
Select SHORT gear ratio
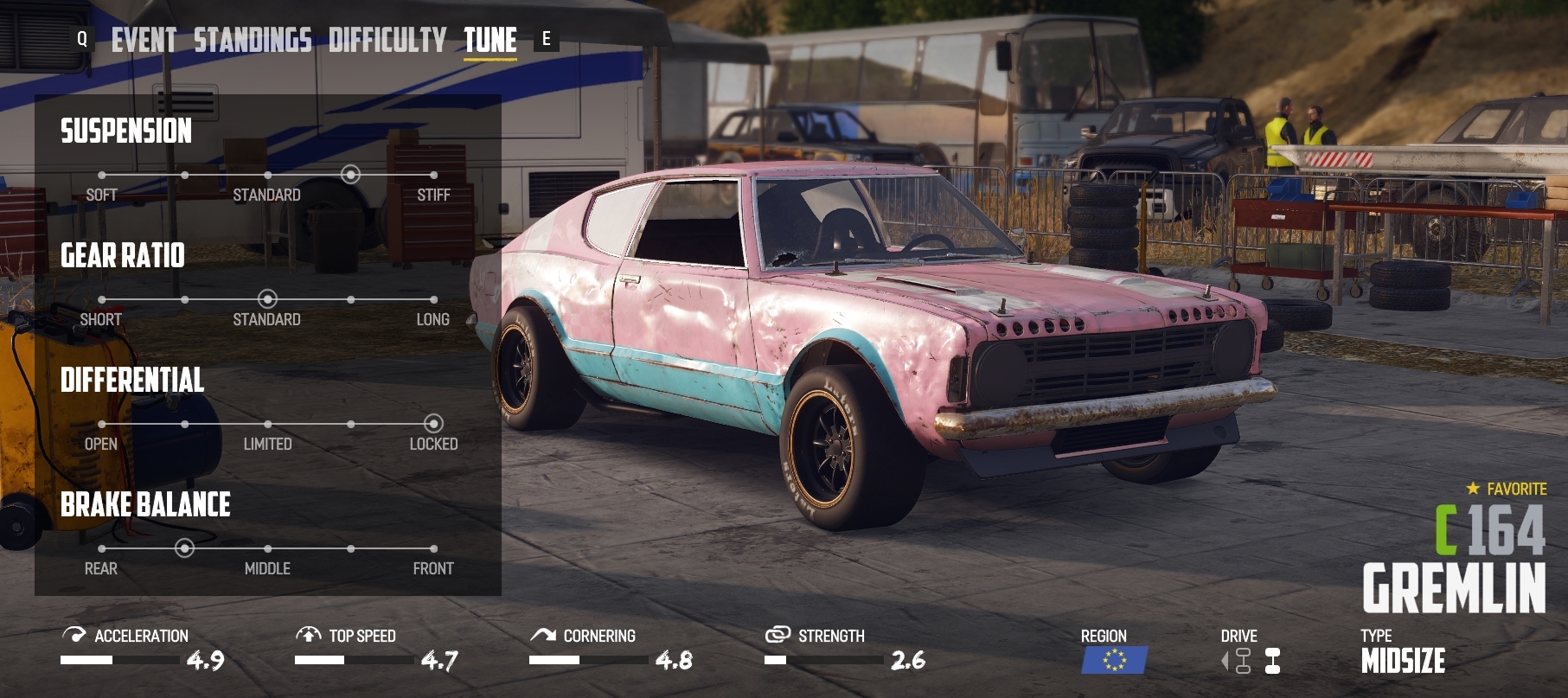(101, 298)
